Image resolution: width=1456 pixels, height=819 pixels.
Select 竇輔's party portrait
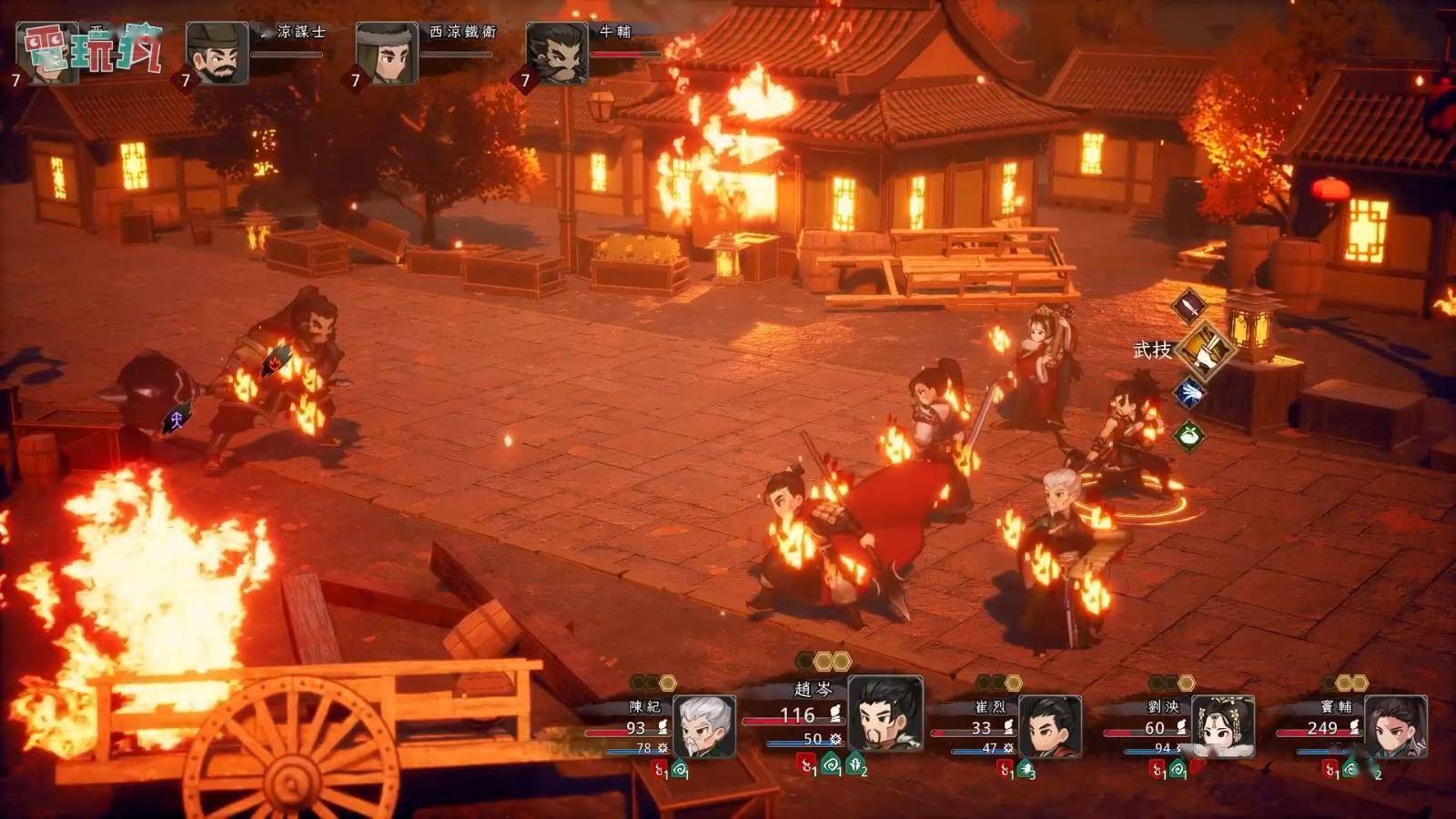tap(1395, 726)
